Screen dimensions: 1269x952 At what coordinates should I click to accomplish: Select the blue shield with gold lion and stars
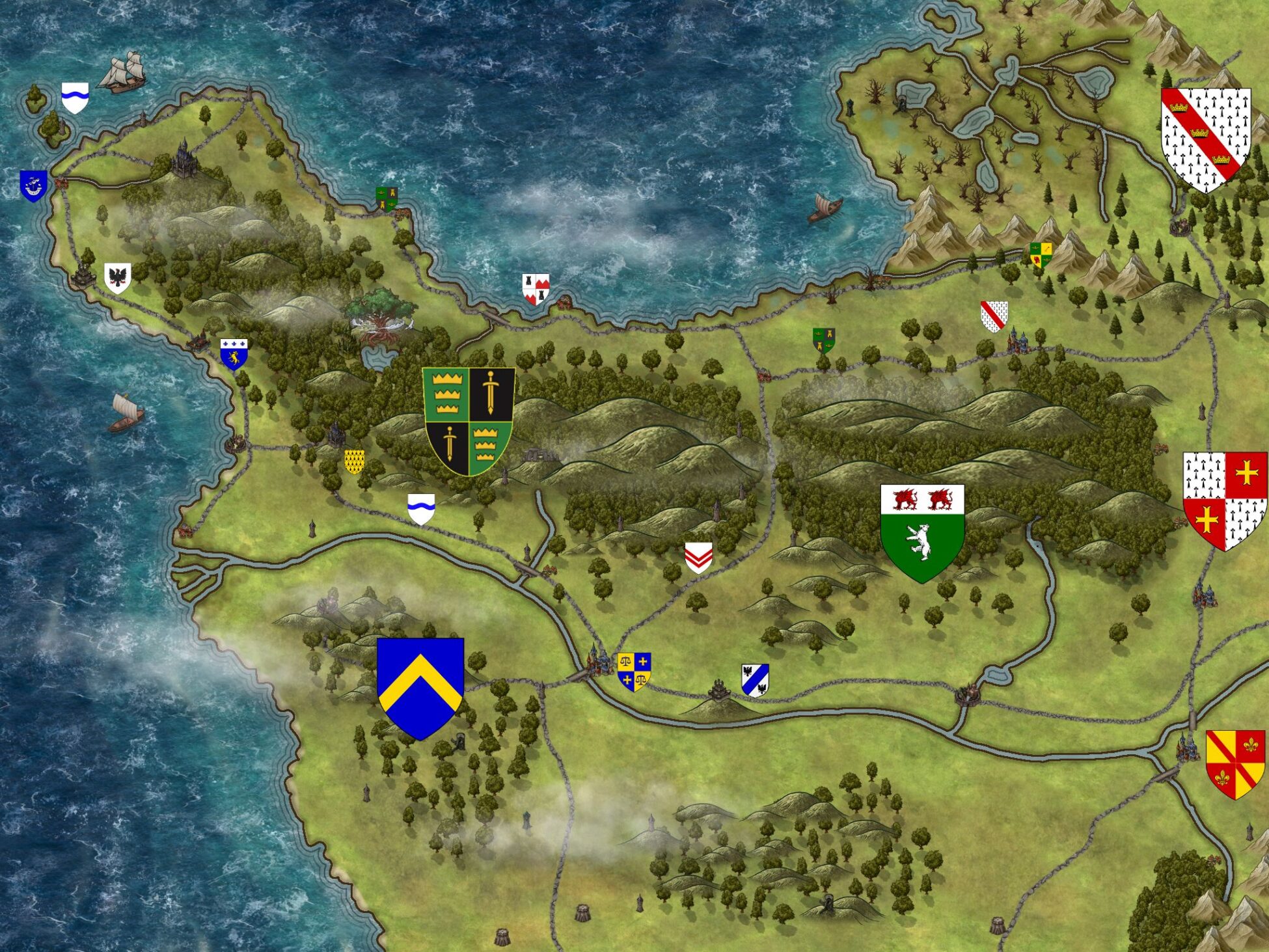234,354
